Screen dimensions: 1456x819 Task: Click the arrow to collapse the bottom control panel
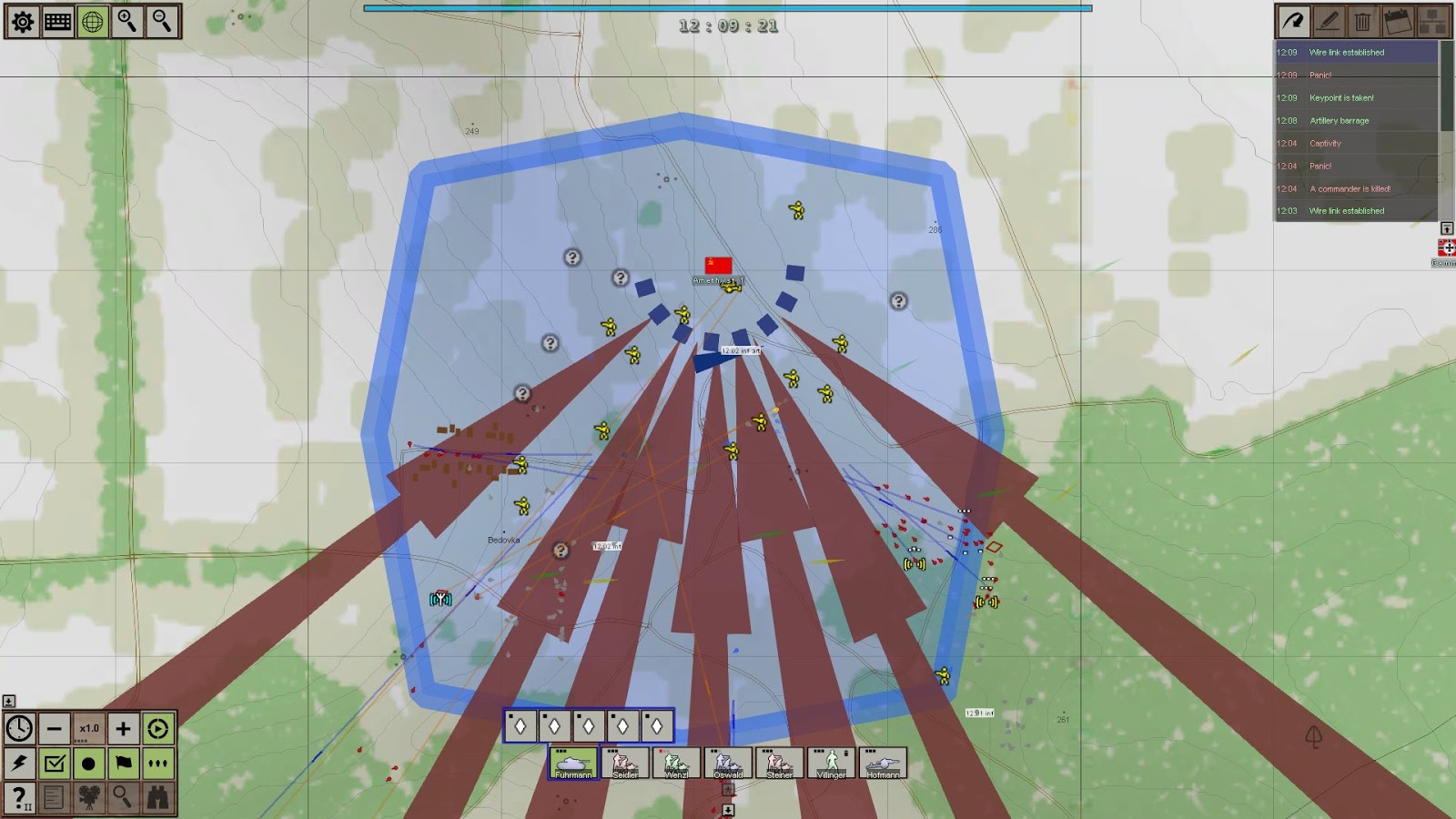coord(10,701)
